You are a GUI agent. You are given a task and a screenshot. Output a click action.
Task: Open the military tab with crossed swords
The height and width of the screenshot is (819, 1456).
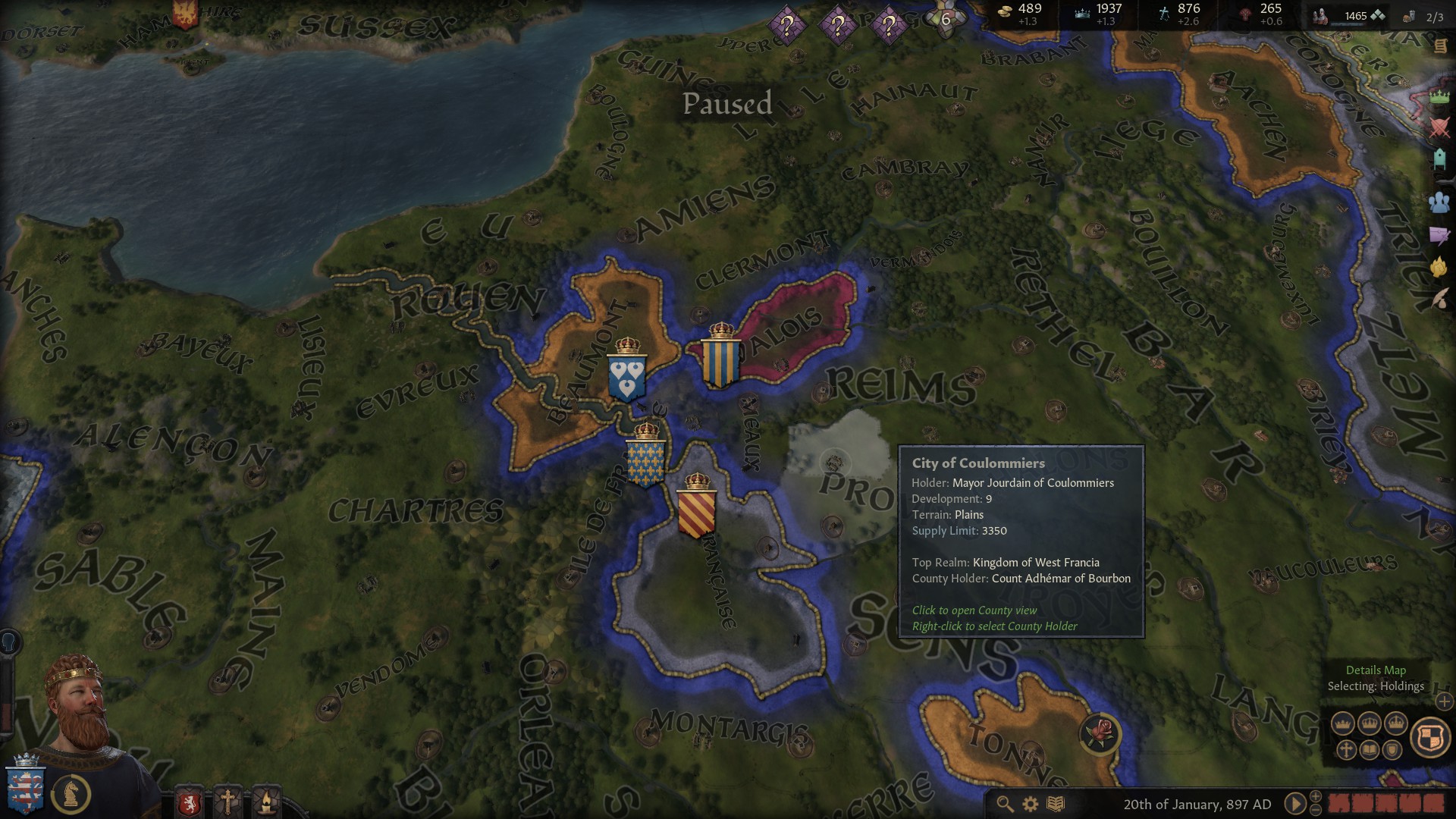[1439, 127]
